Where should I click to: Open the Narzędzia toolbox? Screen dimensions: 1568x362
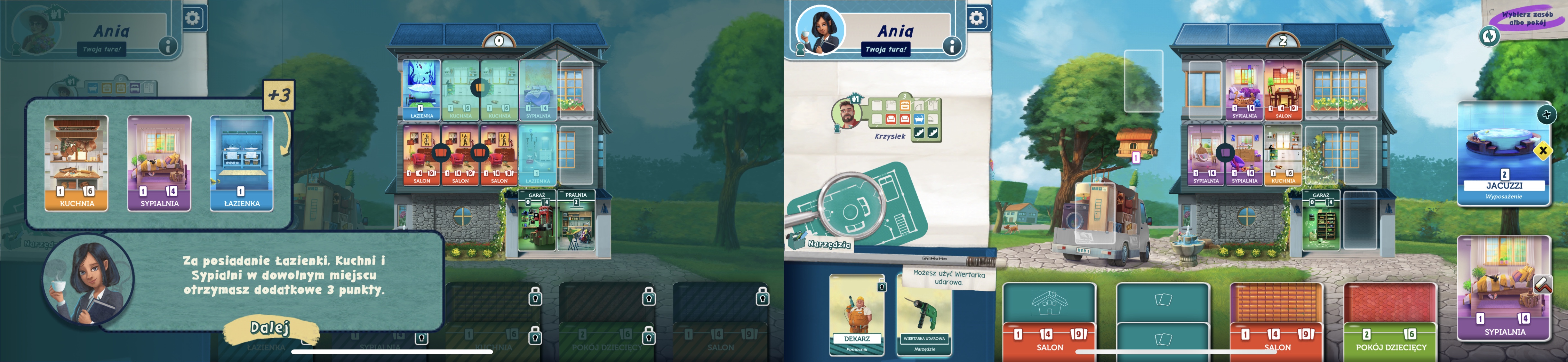coord(822,242)
